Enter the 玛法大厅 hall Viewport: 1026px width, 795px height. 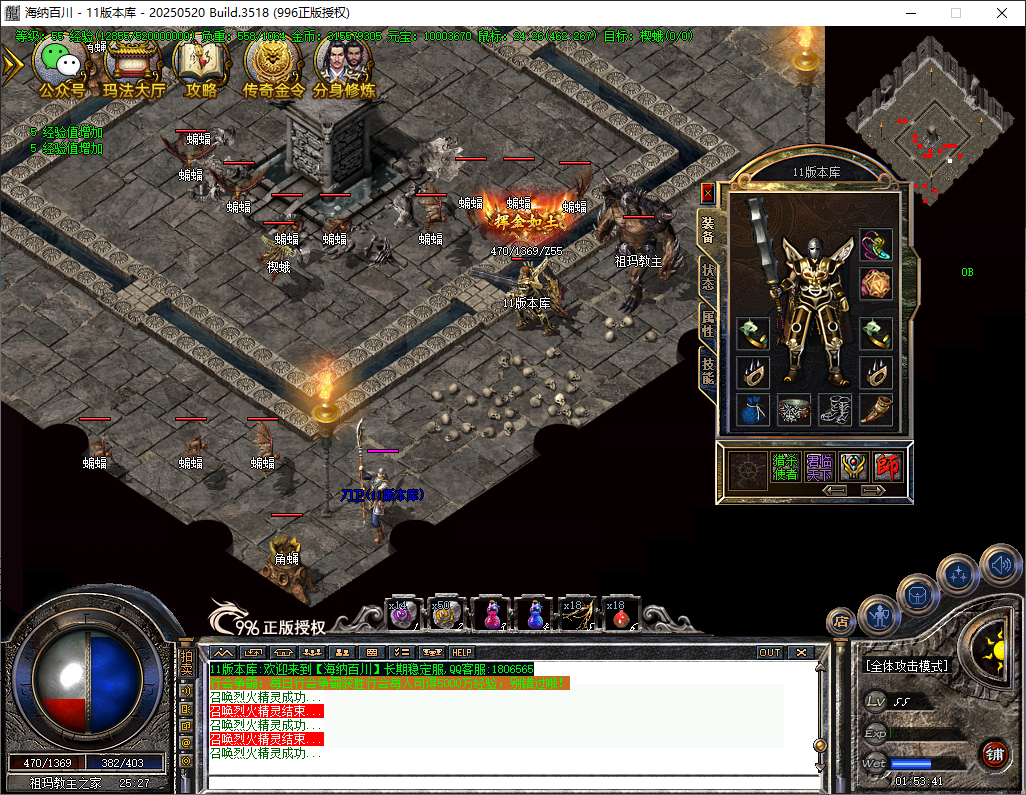point(134,66)
